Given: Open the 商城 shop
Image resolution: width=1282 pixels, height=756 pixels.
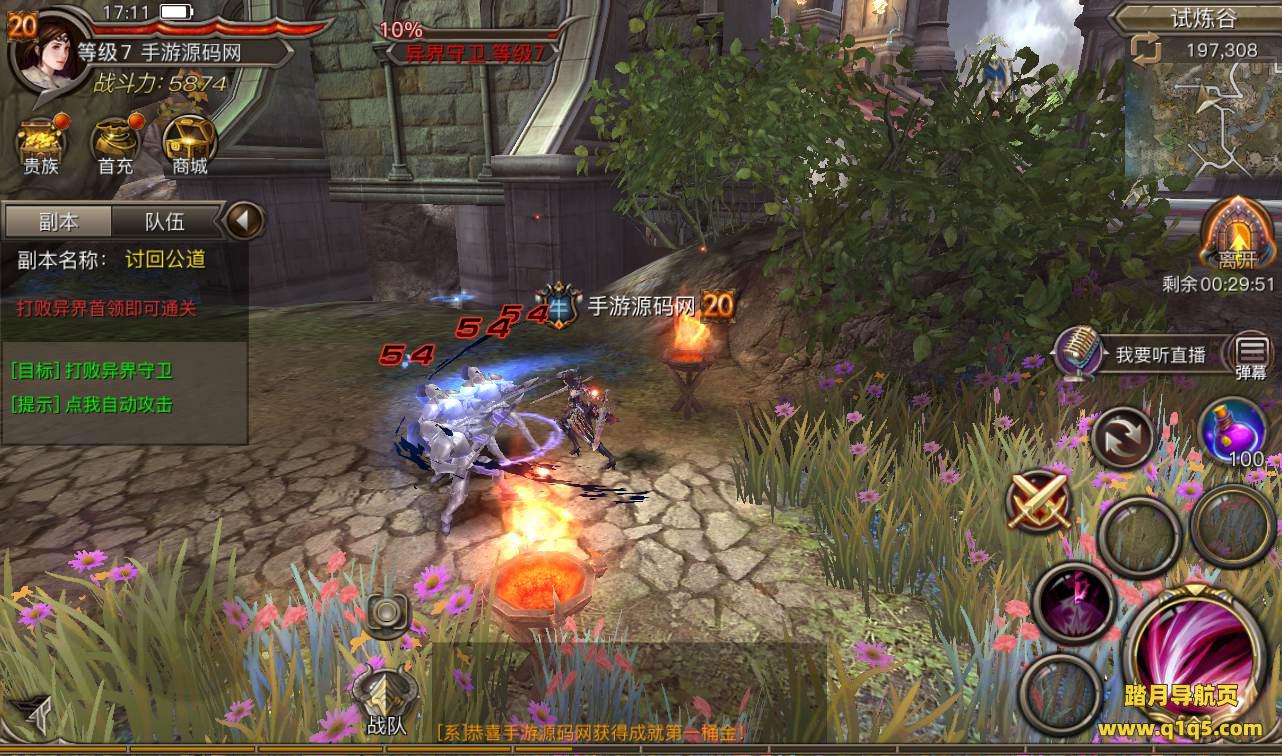Looking at the screenshot, I should pyautogui.click(x=189, y=145).
